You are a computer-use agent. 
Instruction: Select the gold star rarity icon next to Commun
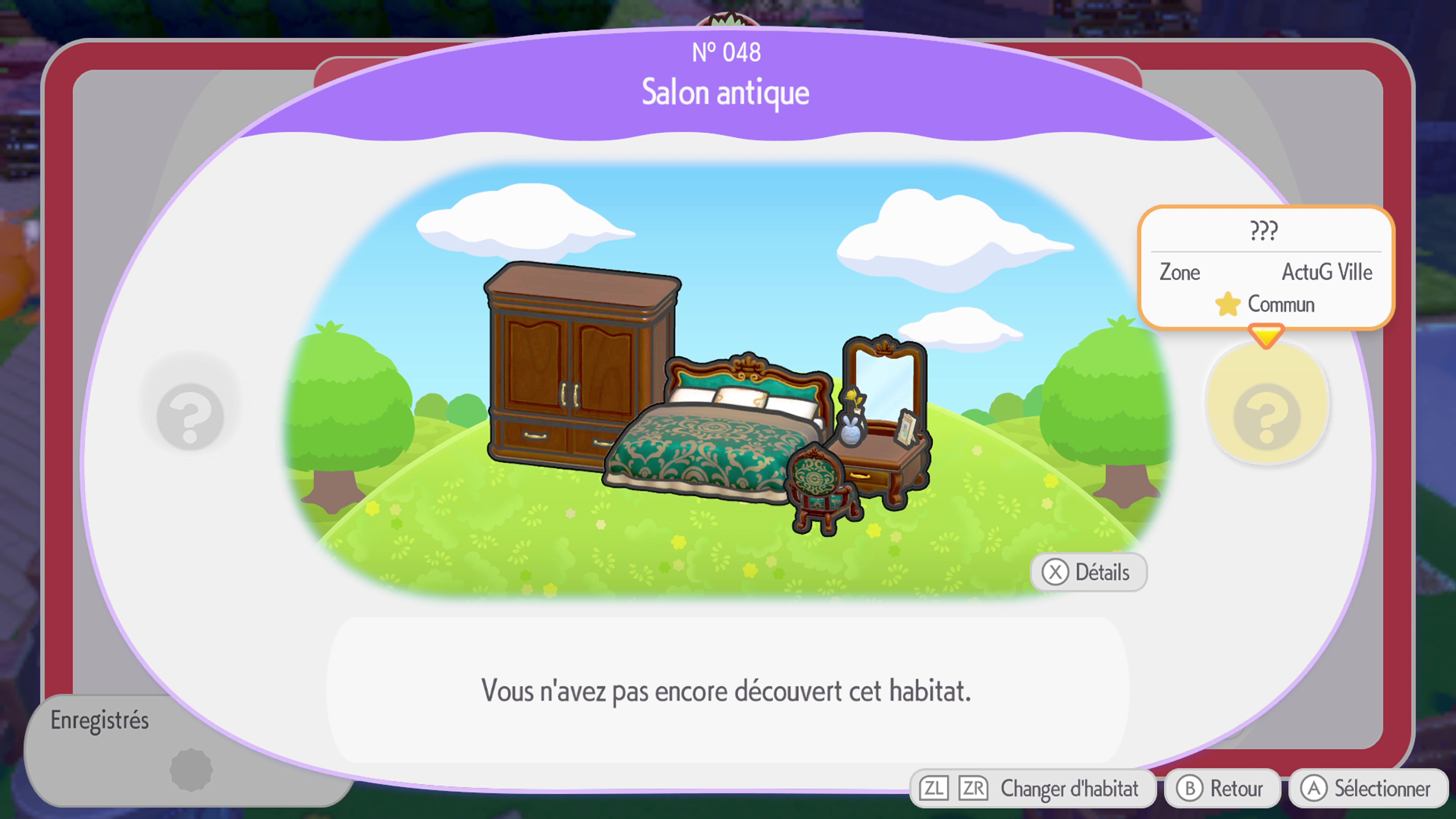point(1227,304)
